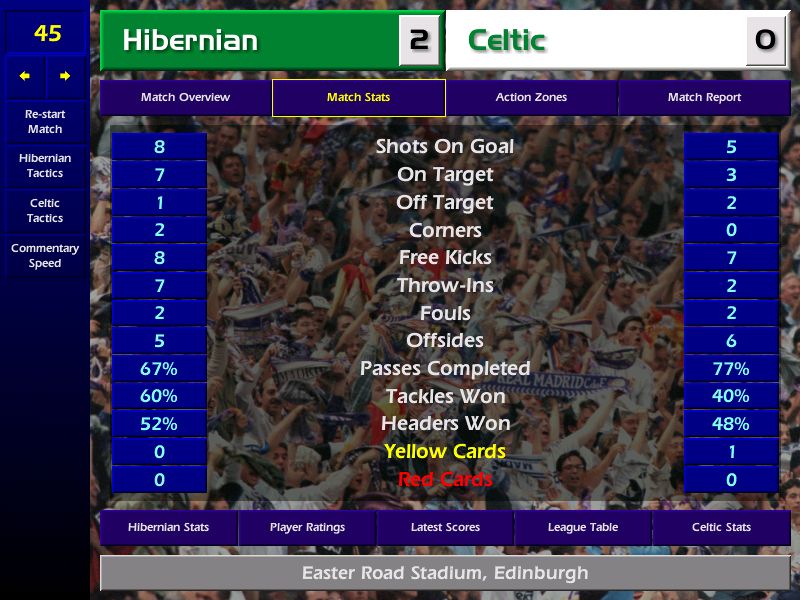Click the left yellow arrow button
Screen dimensions: 800x600
(x=25, y=76)
